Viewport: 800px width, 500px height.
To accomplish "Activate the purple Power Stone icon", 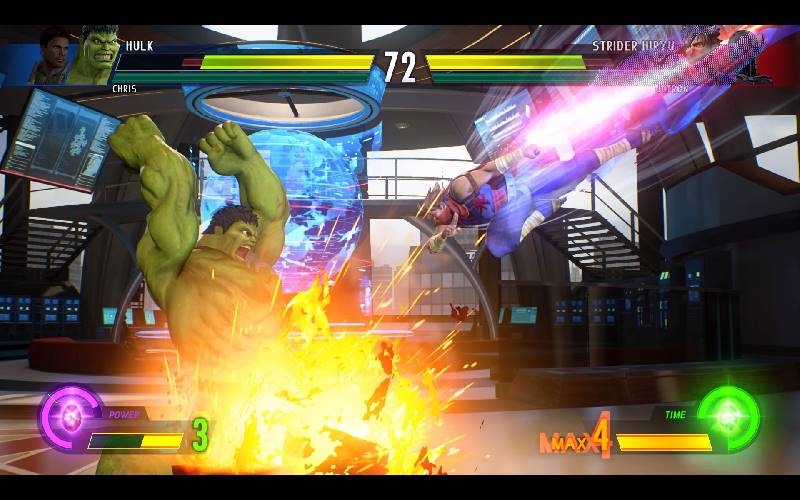I will click(69, 419).
